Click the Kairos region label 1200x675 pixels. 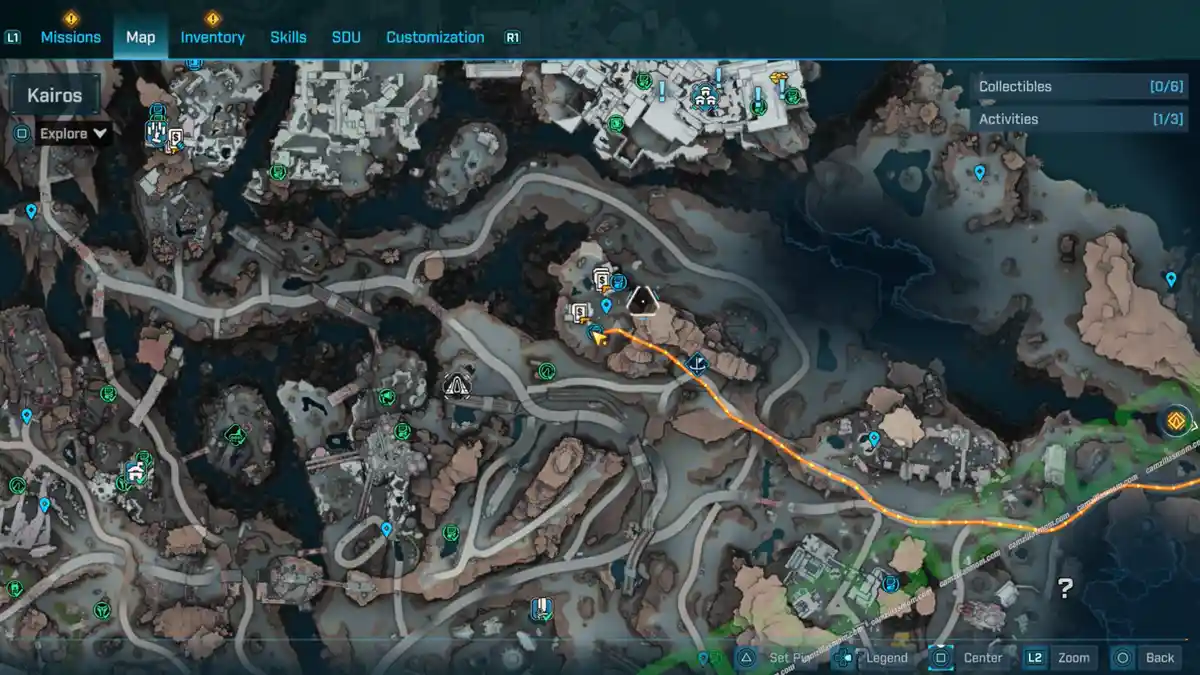coord(55,97)
